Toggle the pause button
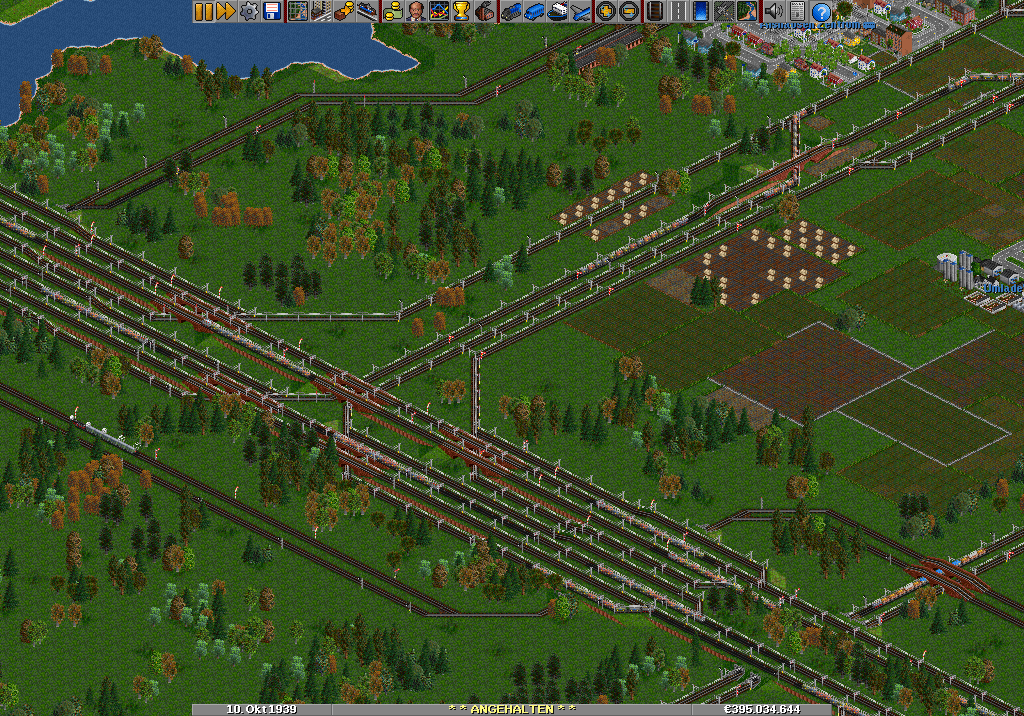1024x716 pixels. tap(203, 11)
